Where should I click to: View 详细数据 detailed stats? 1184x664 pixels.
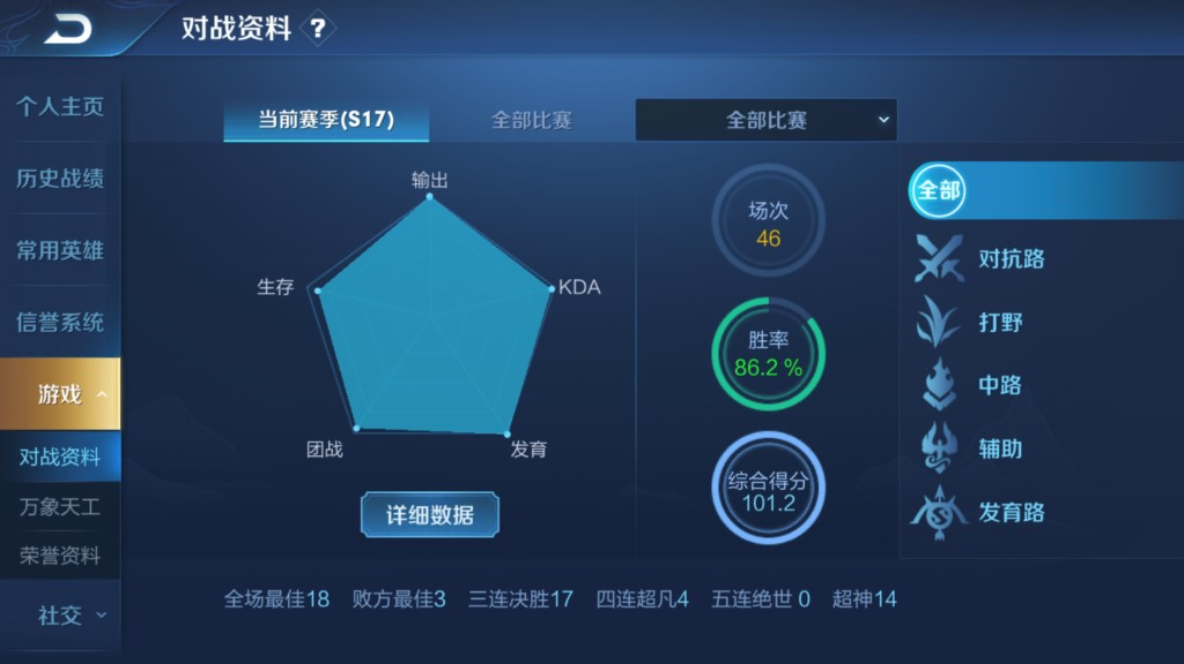pos(430,515)
